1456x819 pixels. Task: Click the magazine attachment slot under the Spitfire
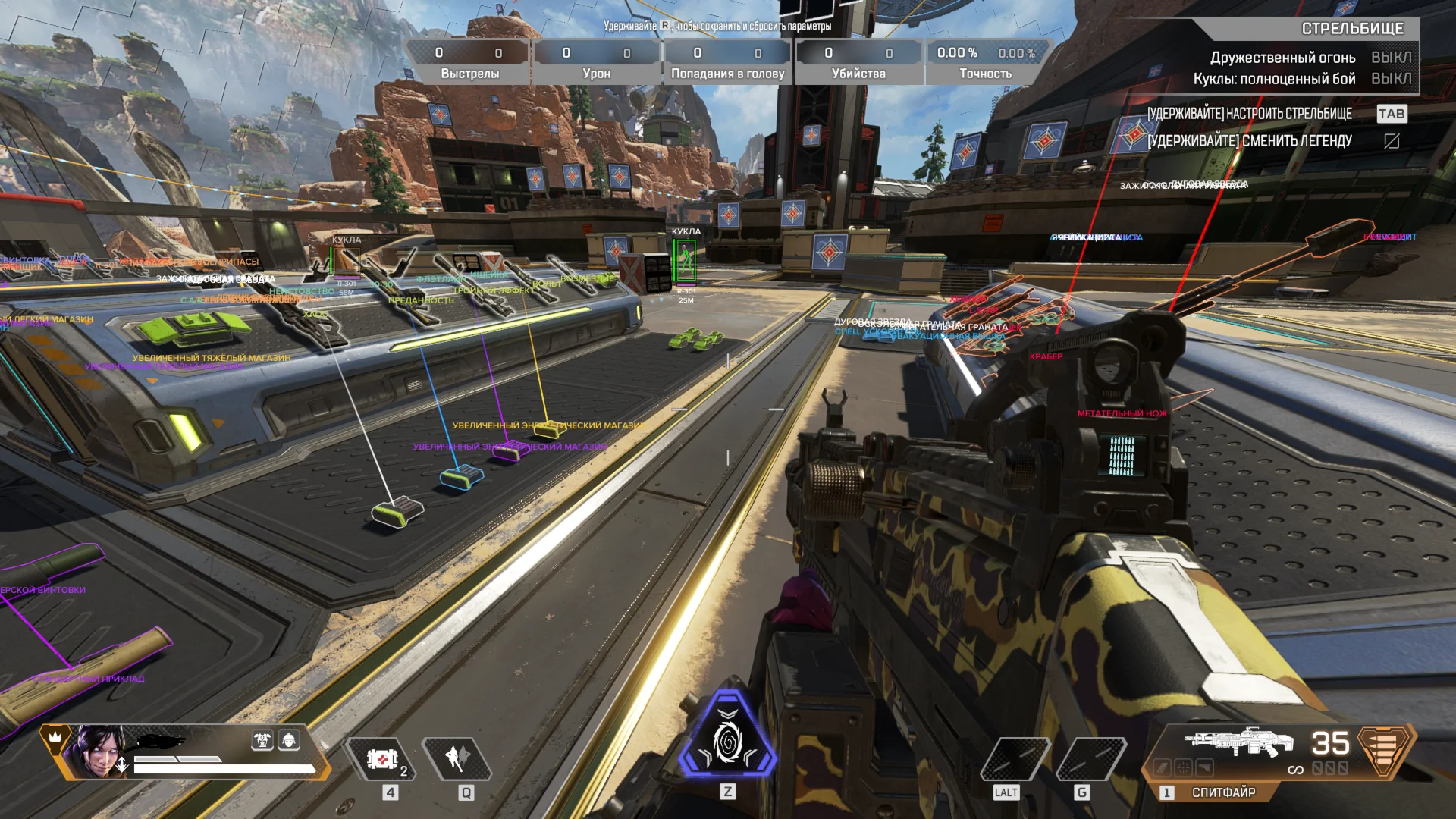tap(1163, 768)
